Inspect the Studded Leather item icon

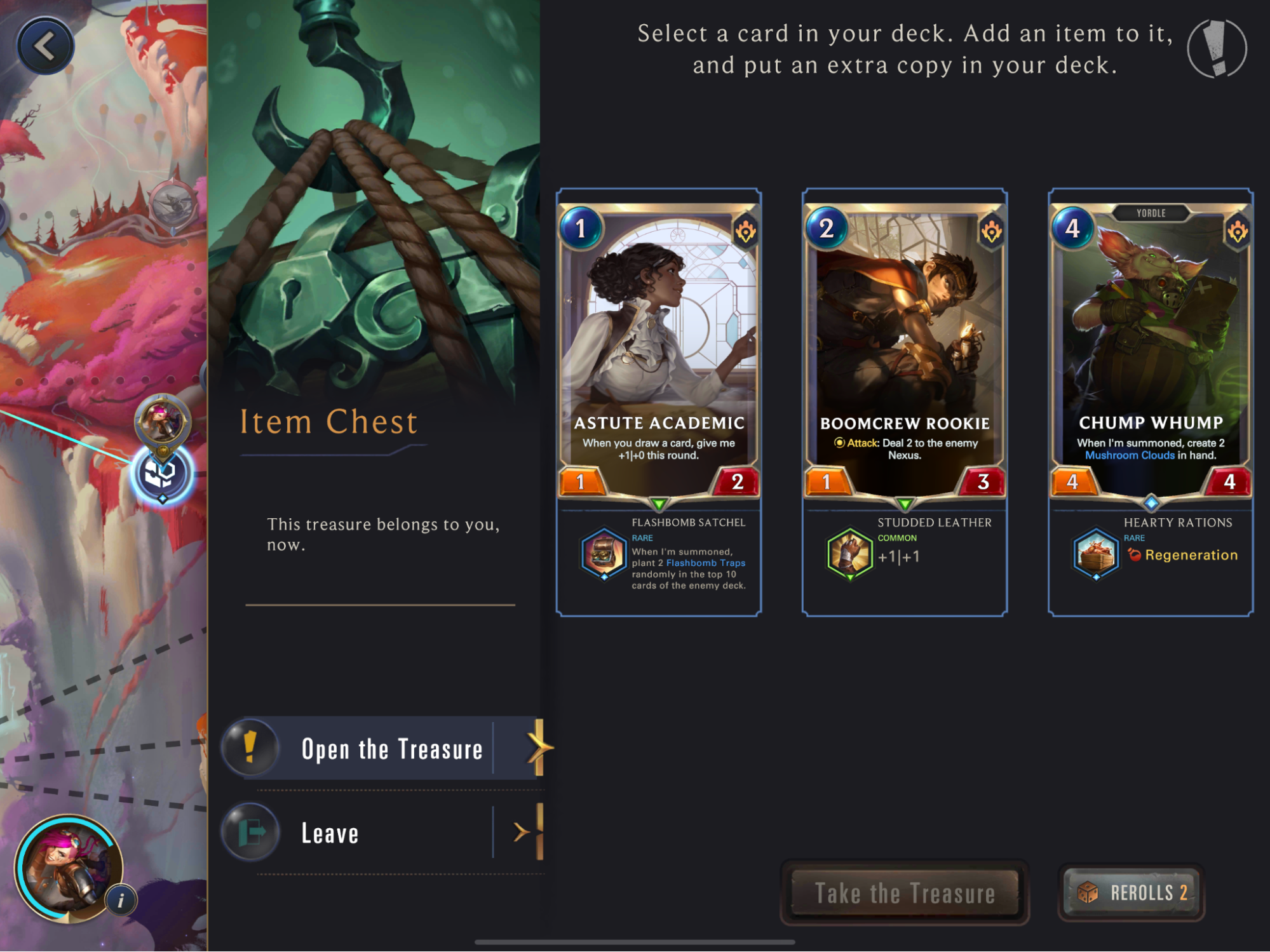pyautogui.click(x=849, y=553)
